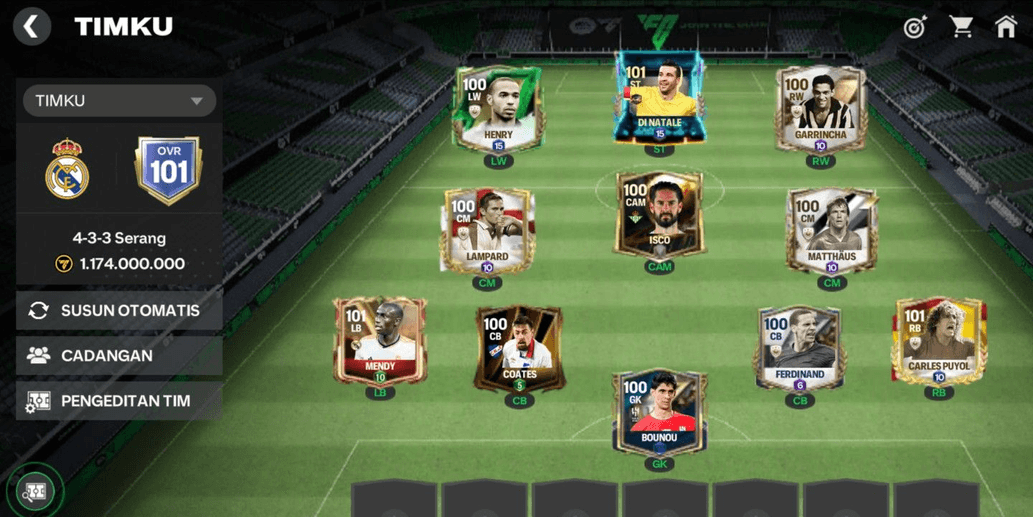
Task: Pick the Isco CAM card
Action: pyautogui.click(x=659, y=215)
